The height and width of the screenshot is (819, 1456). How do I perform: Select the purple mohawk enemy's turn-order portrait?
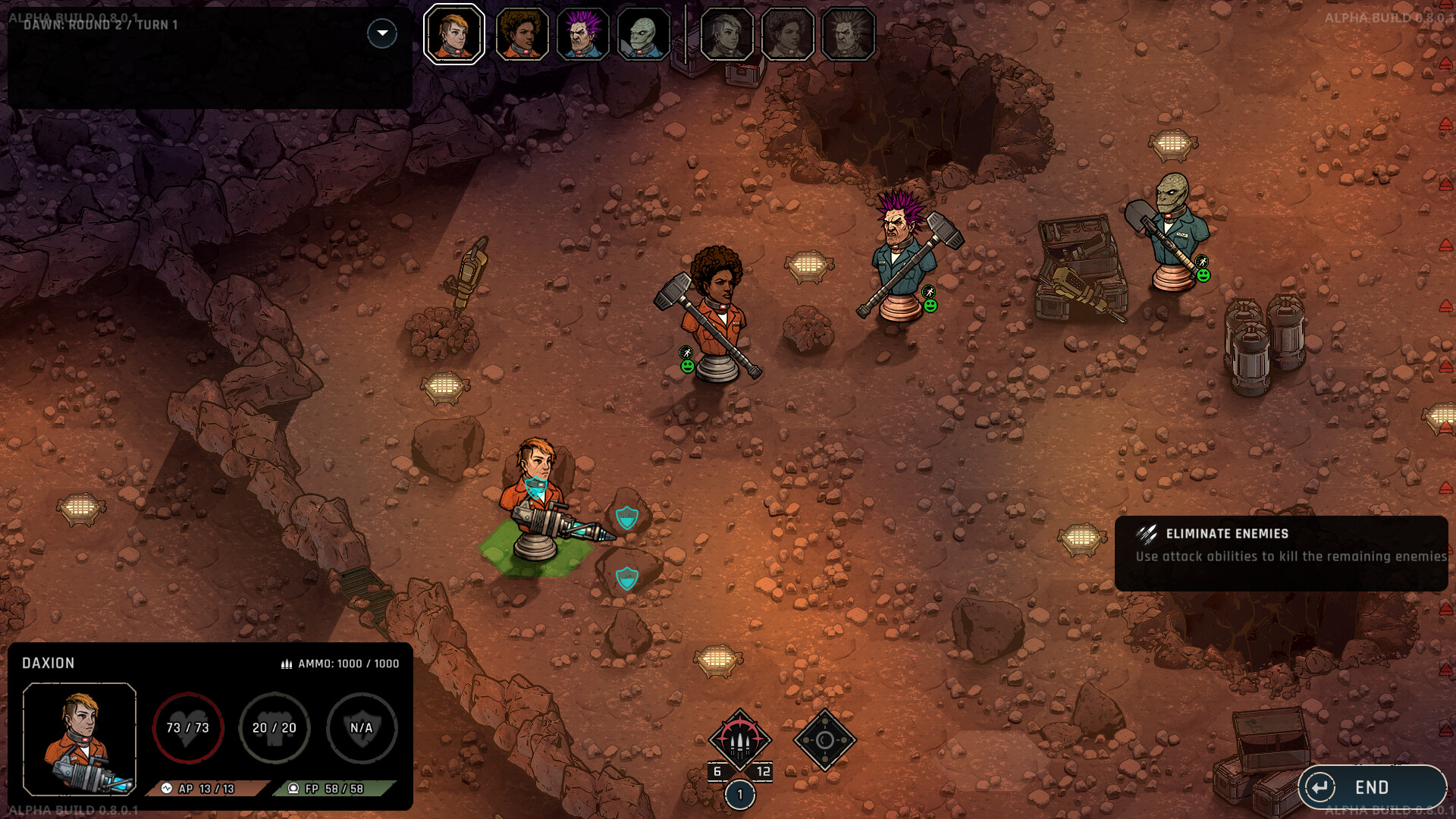[x=582, y=34]
